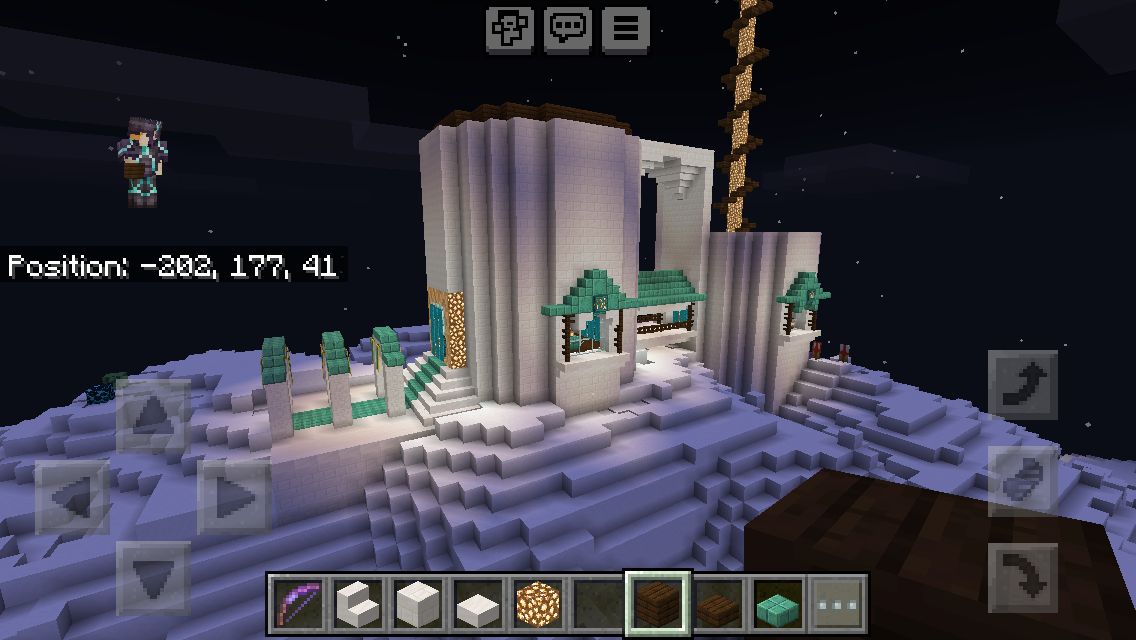This screenshot has width=1136, height=640.
Task: Open the chat speech bubble
Action: tap(567, 28)
